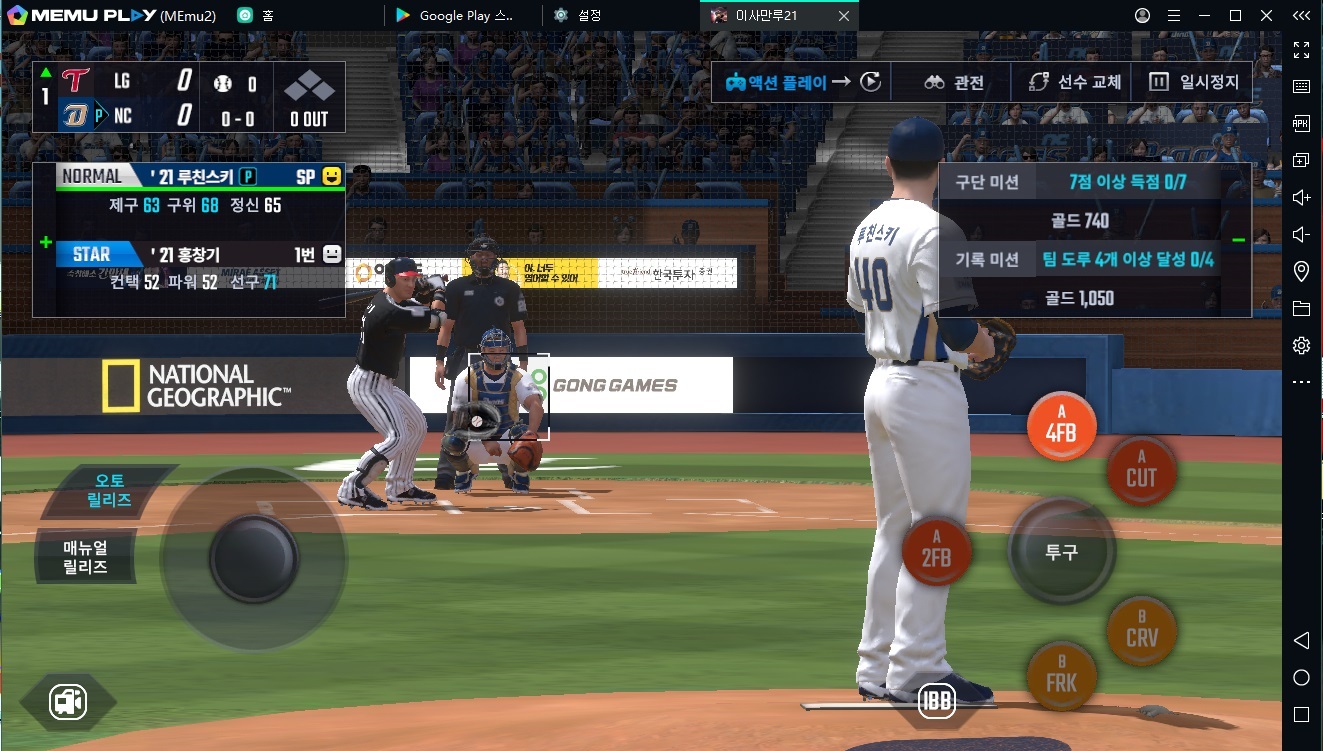This screenshot has height=751, width=1323.
Task: Choose the CUT cutter pitch
Action: [x=1141, y=471]
